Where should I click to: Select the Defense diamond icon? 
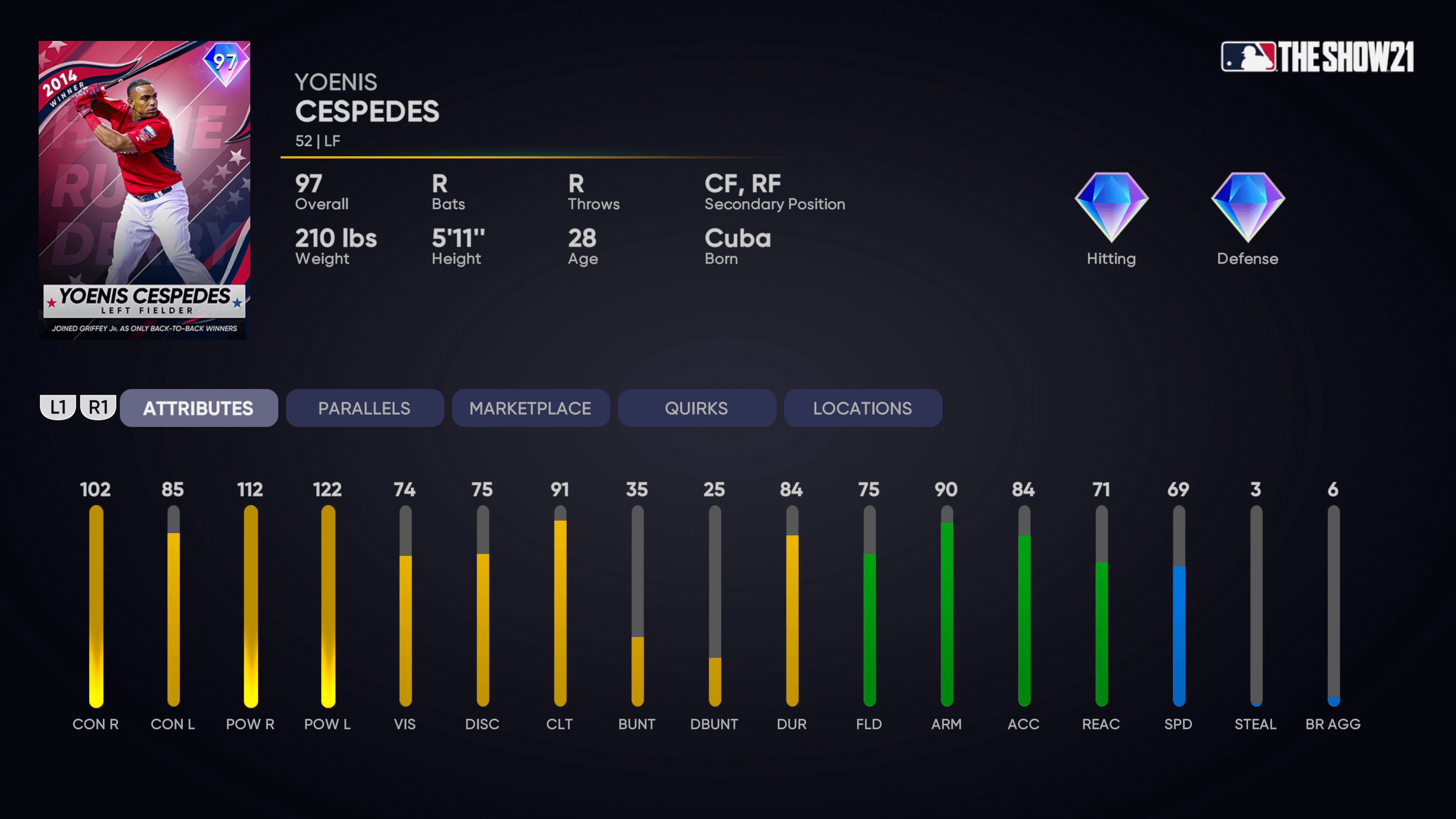1247,207
